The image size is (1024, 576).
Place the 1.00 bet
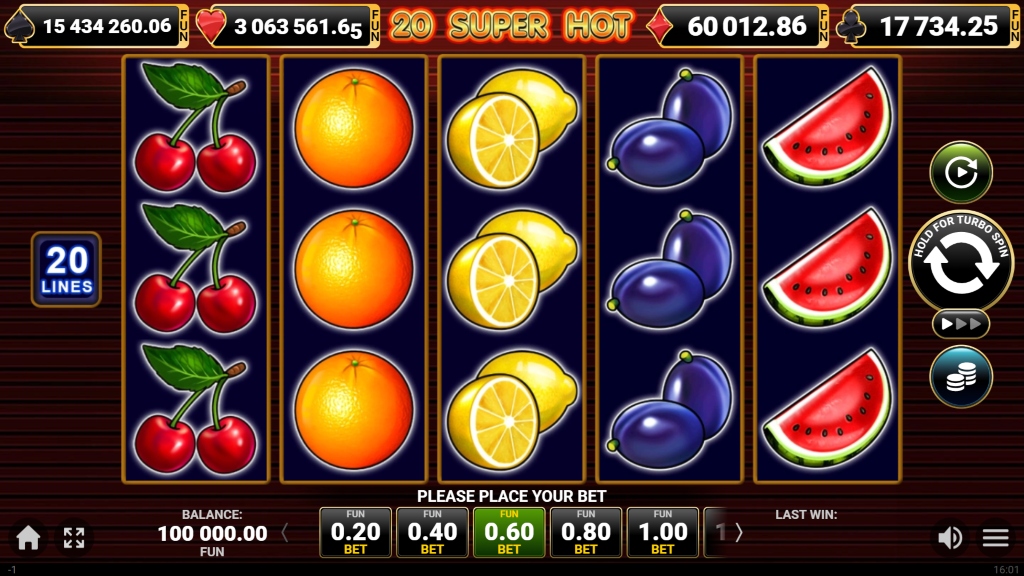[663, 532]
